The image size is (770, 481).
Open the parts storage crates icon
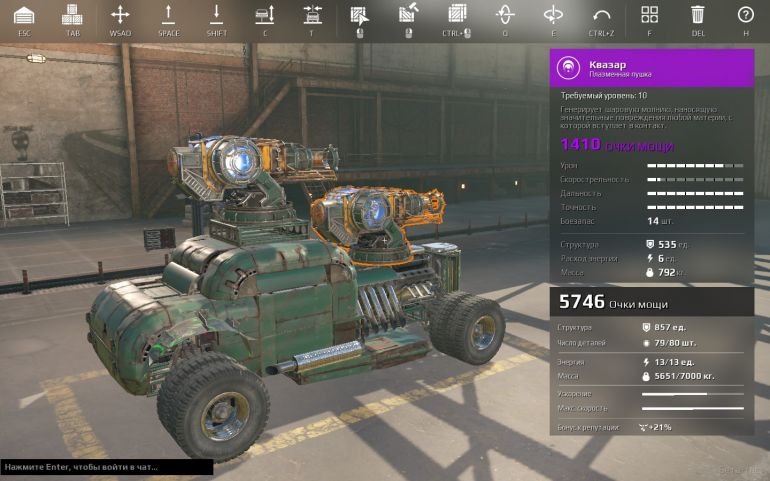coord(72,15)
